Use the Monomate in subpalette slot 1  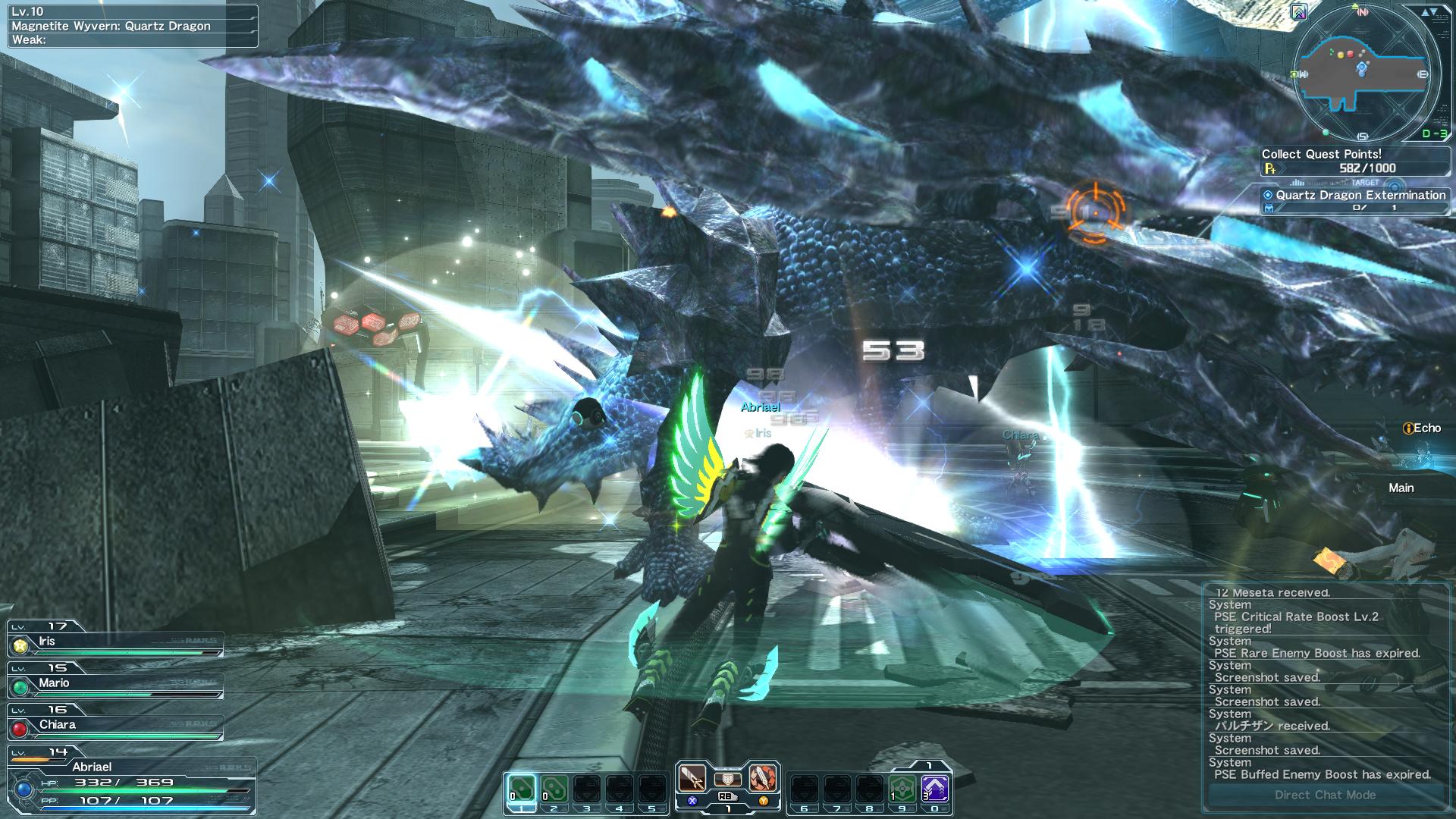pos(521,787)
